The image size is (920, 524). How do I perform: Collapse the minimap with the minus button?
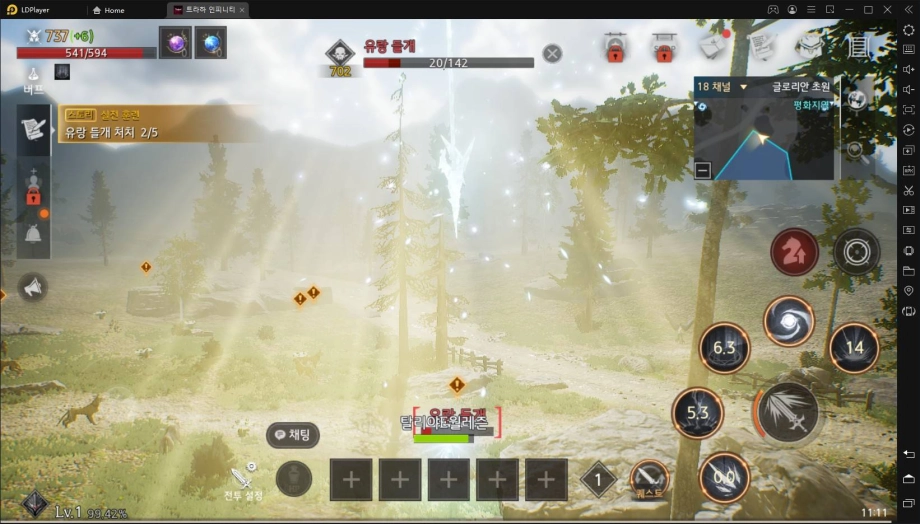[x=703, y=169]
